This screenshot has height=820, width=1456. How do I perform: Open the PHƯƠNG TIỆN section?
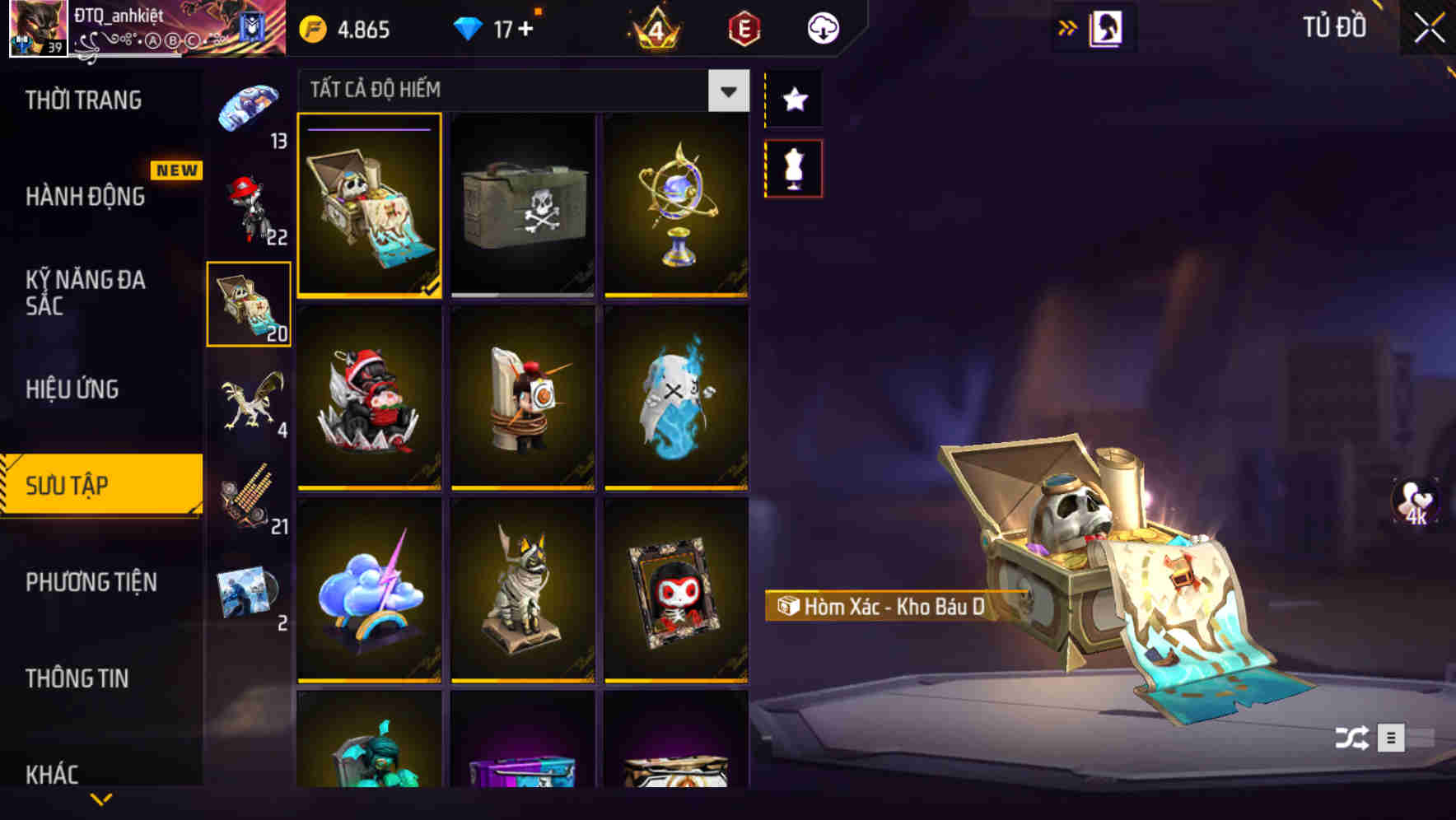click(x=91, y=581)
